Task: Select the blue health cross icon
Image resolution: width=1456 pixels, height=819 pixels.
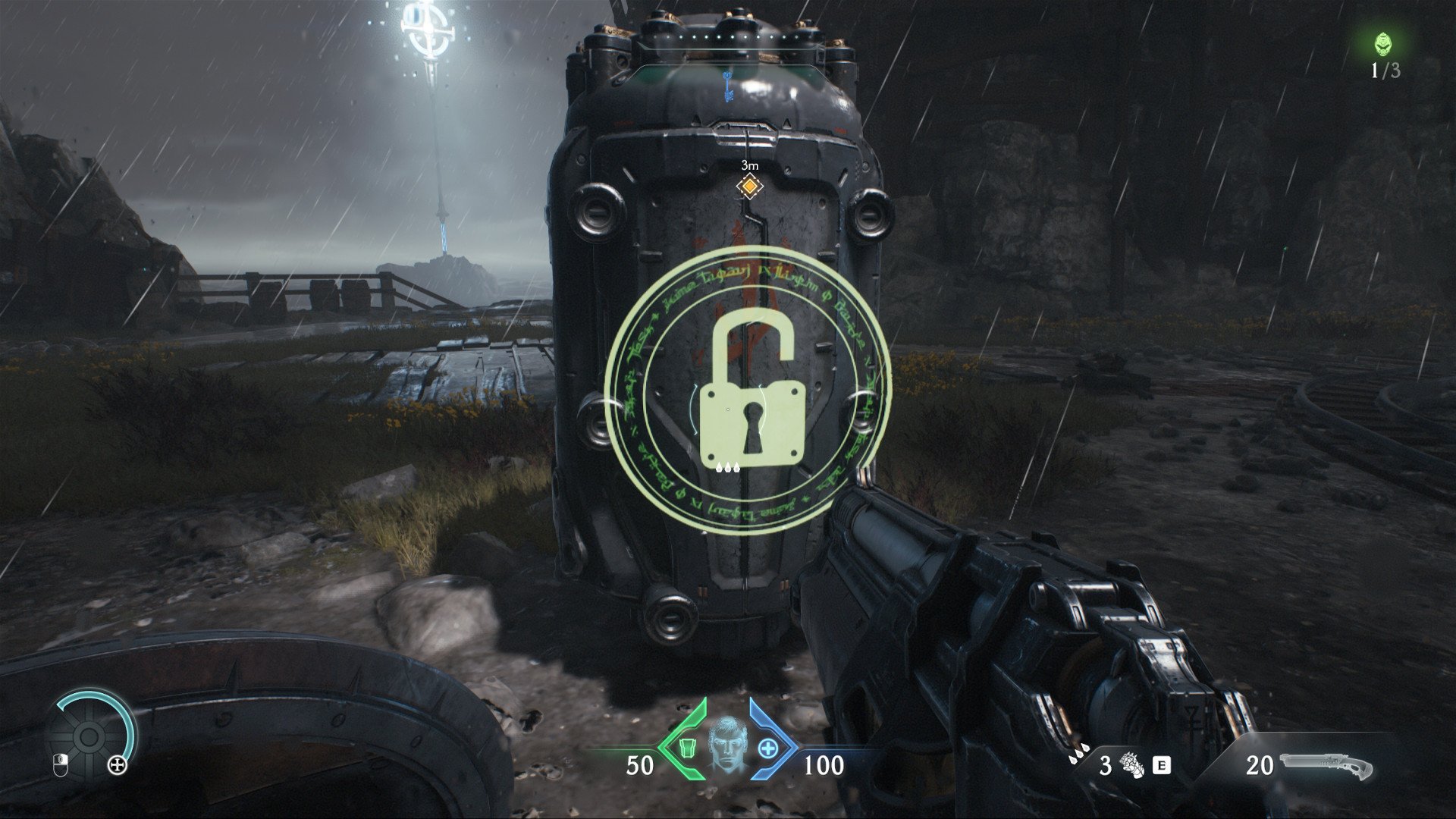Action: click(769, 748)
